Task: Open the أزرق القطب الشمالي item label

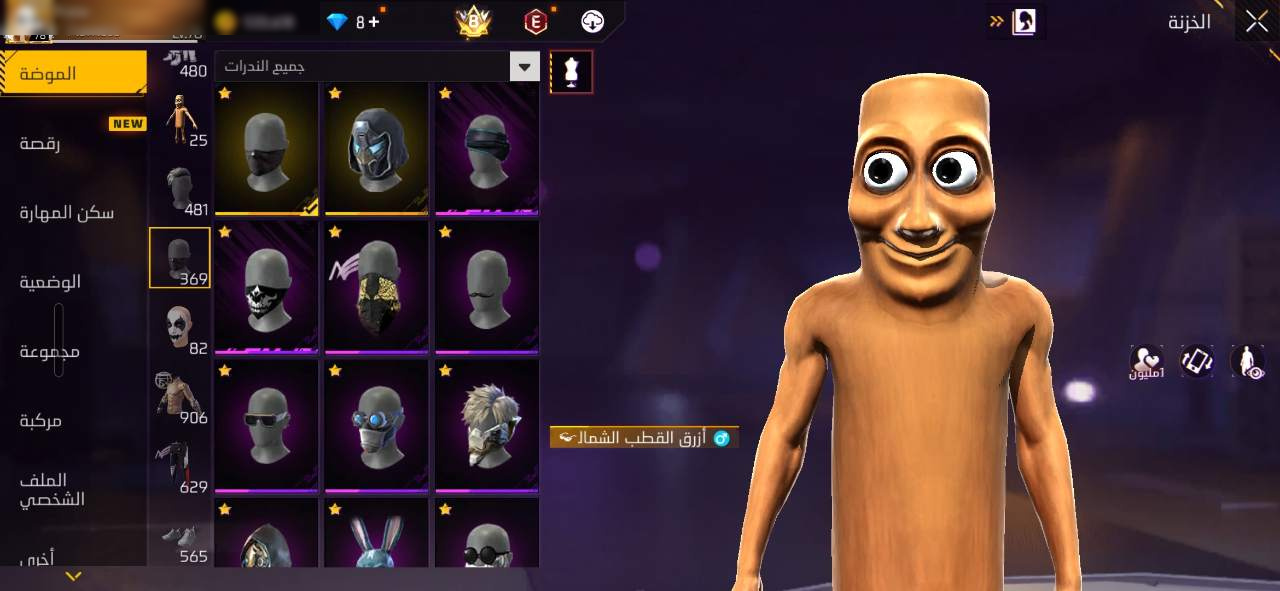Action: pyautogui.click(x=644, y=437)
